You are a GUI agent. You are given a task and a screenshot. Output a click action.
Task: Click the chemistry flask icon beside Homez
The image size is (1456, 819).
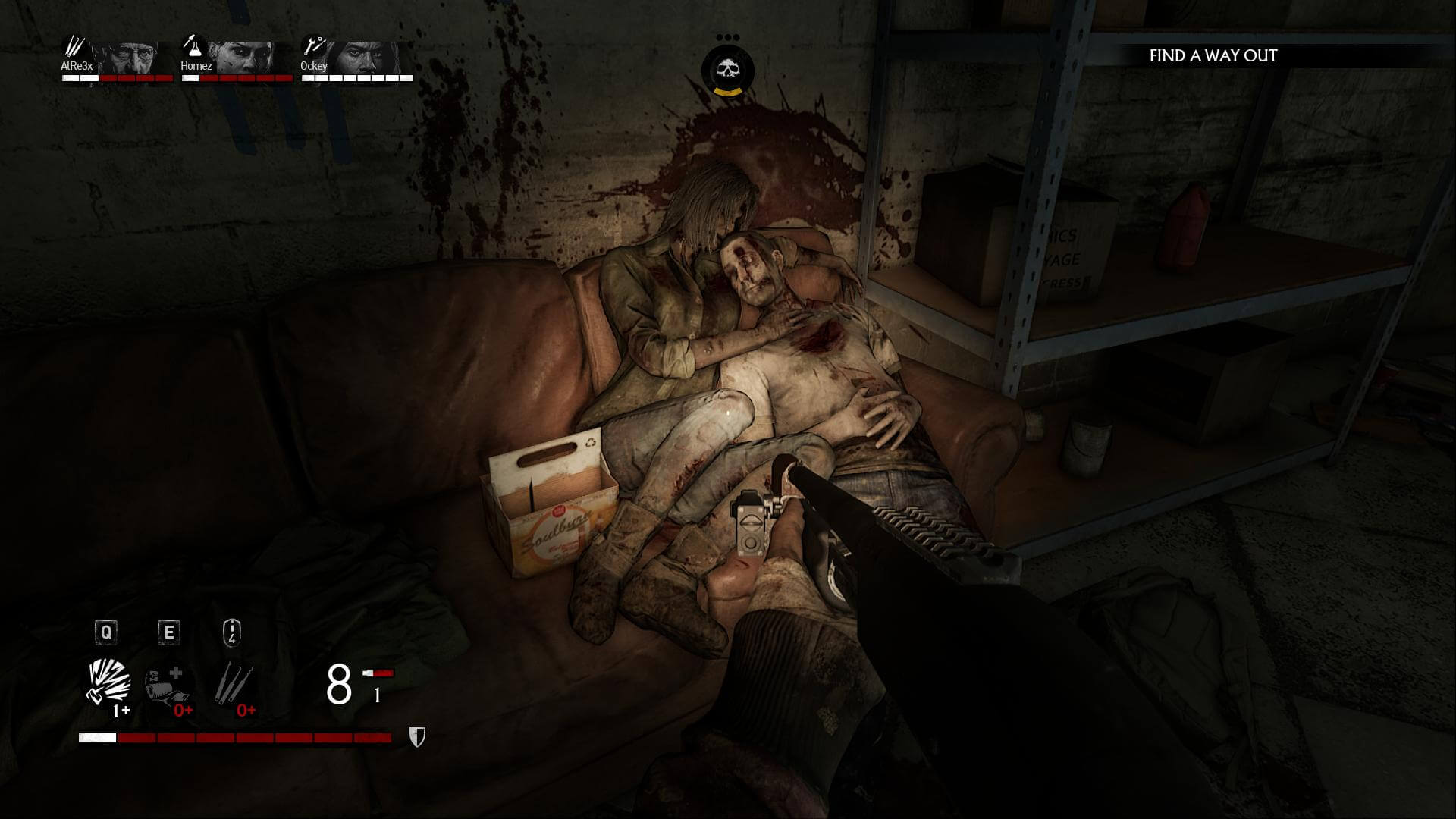coord(193,46)
